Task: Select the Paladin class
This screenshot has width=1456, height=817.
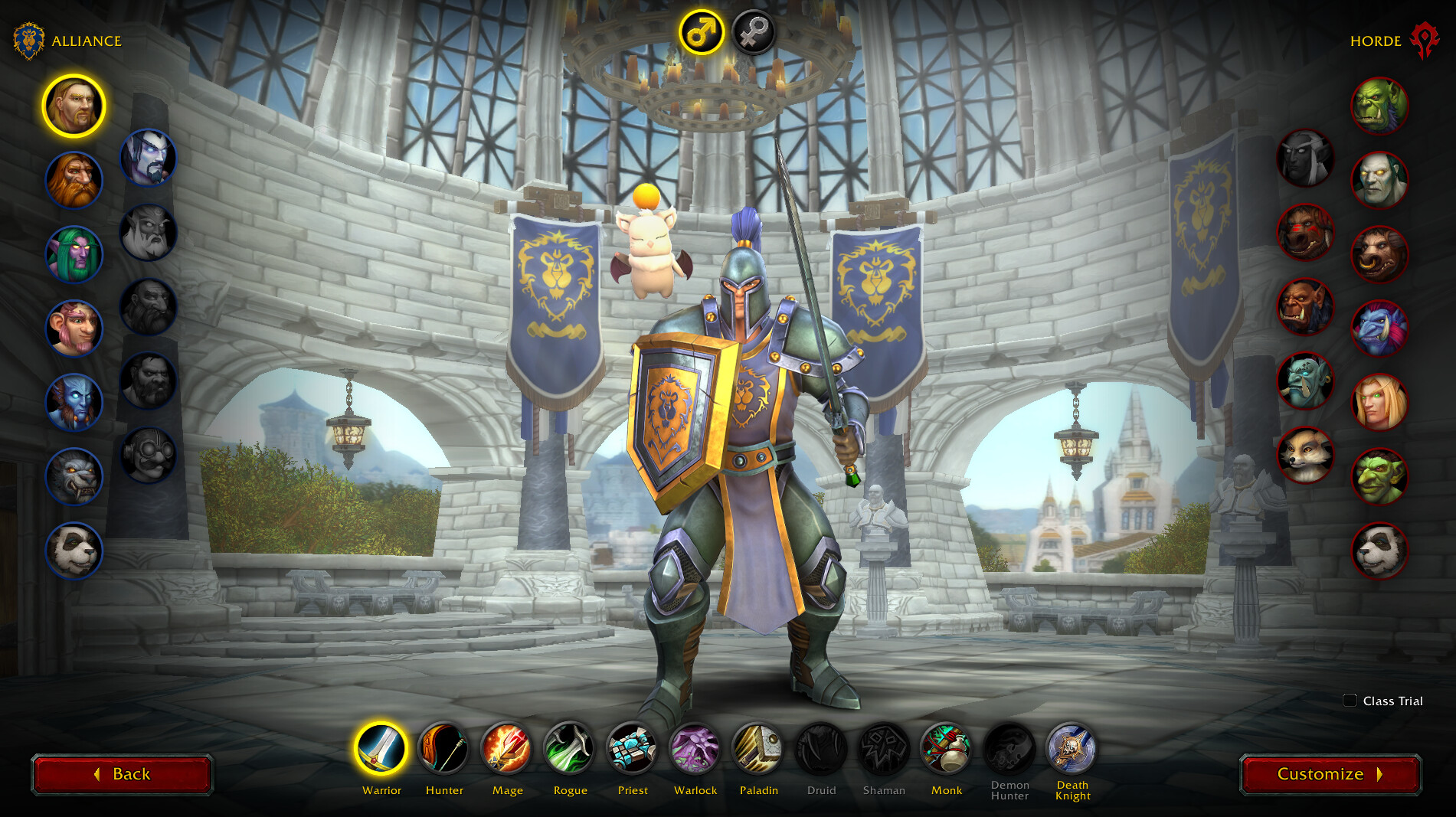Action: 758,748
